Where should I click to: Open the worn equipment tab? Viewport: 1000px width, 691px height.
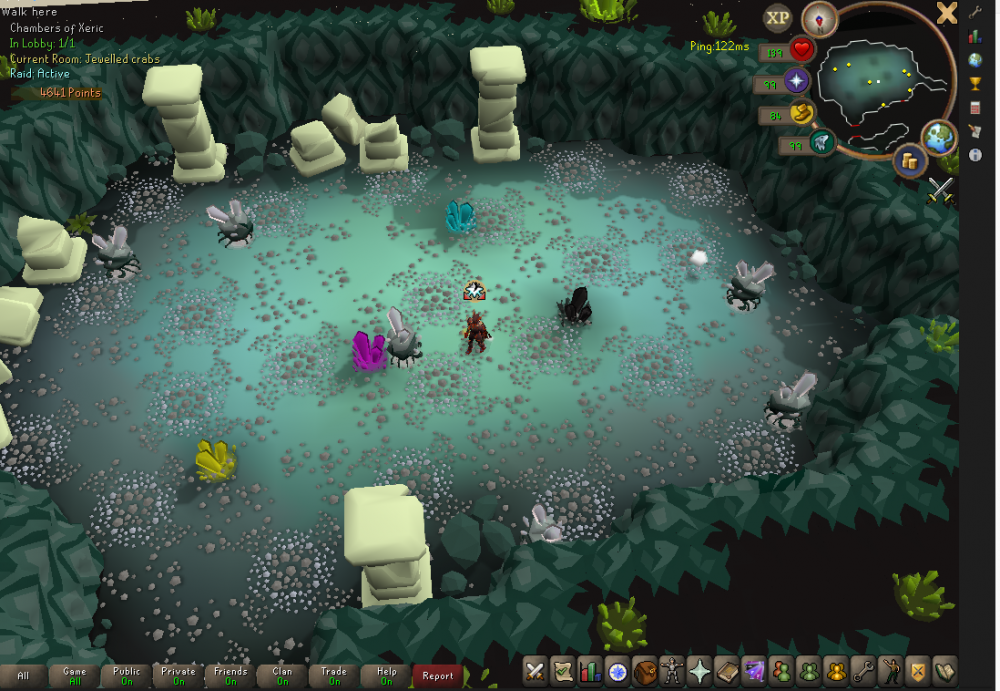point(673,672)
